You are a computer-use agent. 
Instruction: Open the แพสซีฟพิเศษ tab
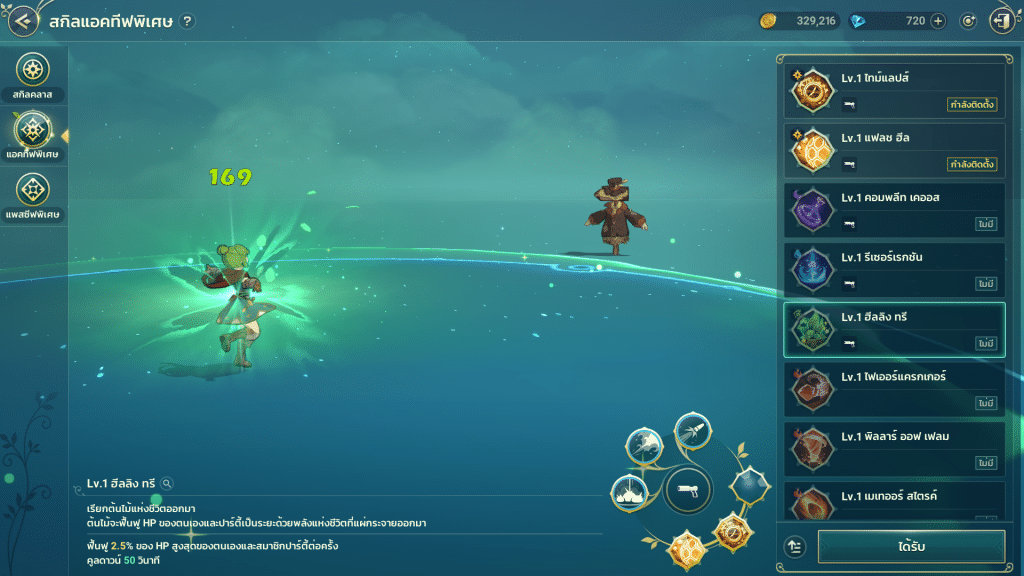coord(33,194)
